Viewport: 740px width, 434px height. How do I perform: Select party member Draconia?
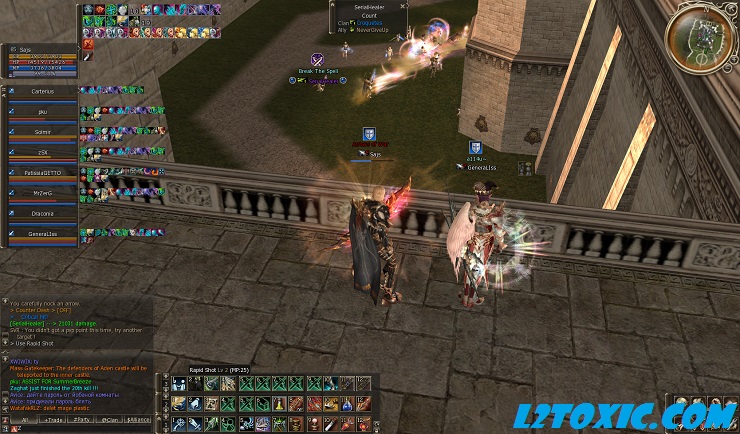[43, 213]
